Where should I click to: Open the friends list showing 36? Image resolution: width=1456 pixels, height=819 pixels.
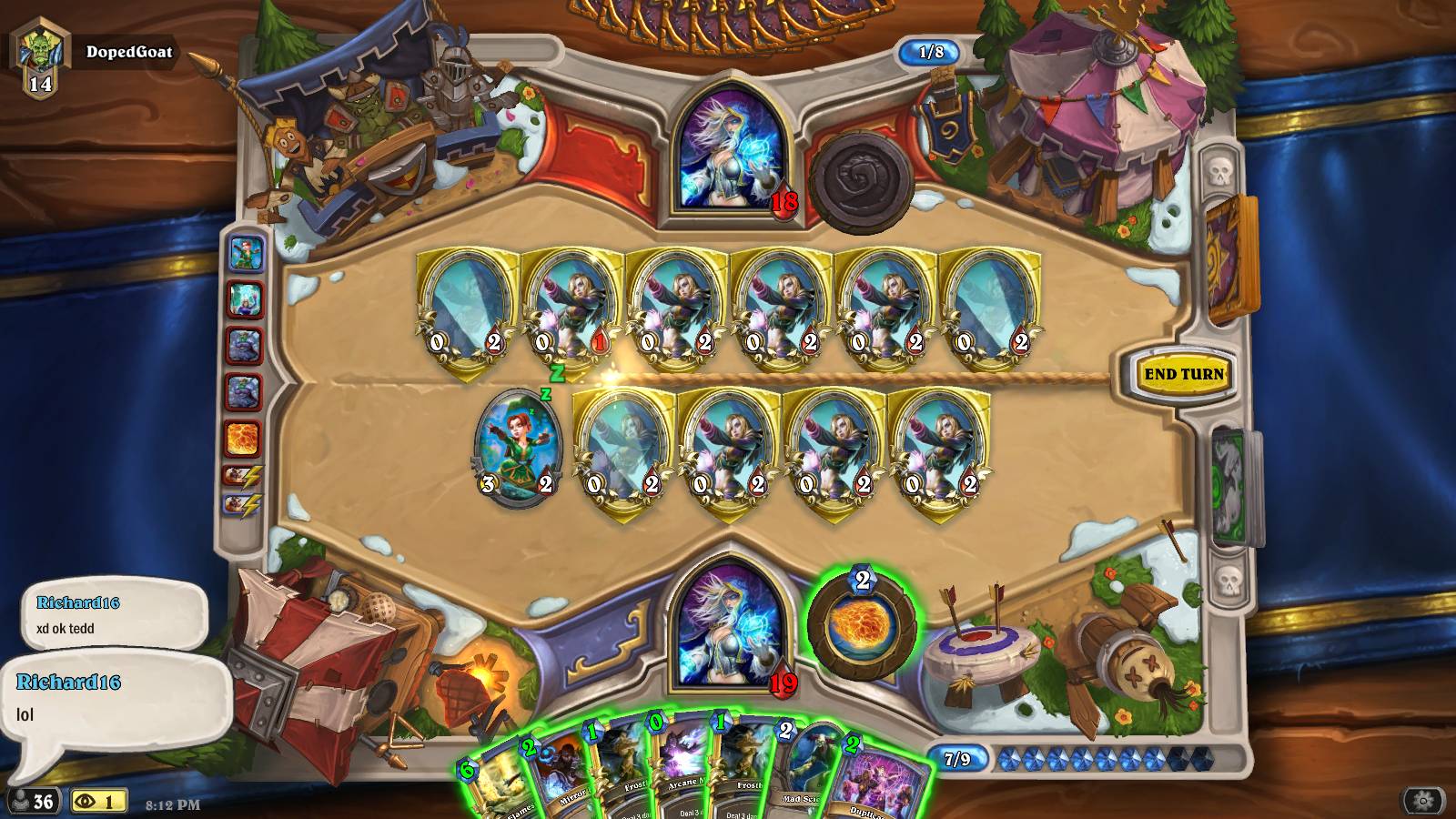coord(33,801)
